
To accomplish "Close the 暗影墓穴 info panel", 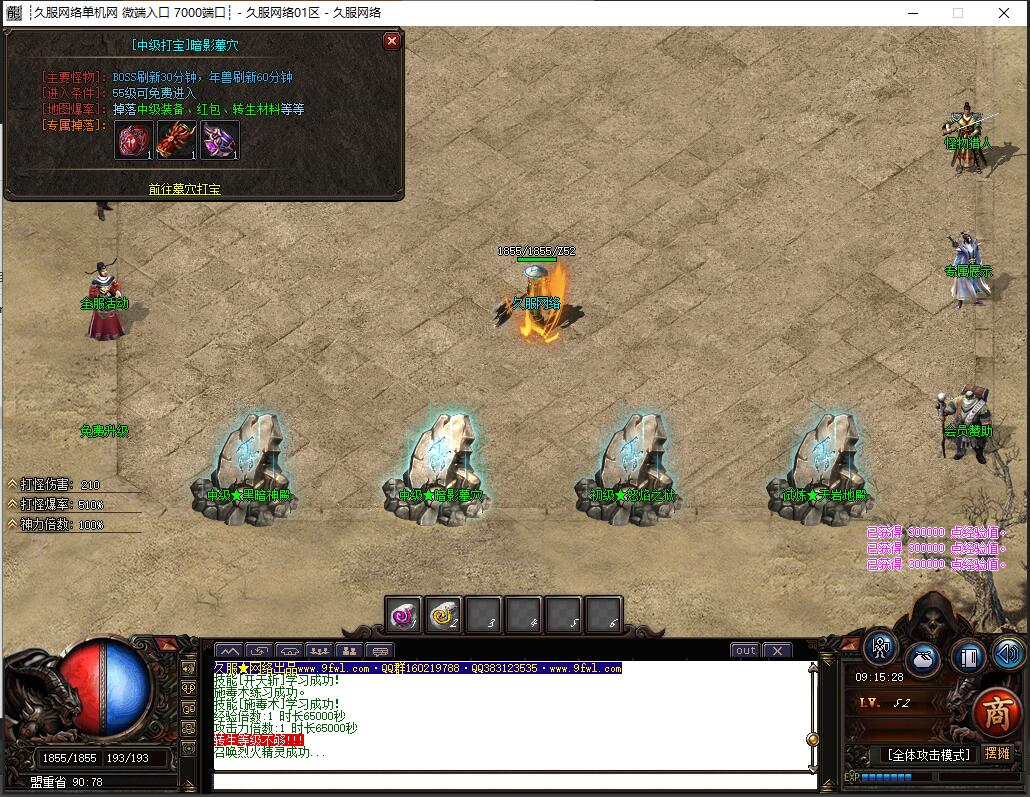I will click(x=392, y=41).
